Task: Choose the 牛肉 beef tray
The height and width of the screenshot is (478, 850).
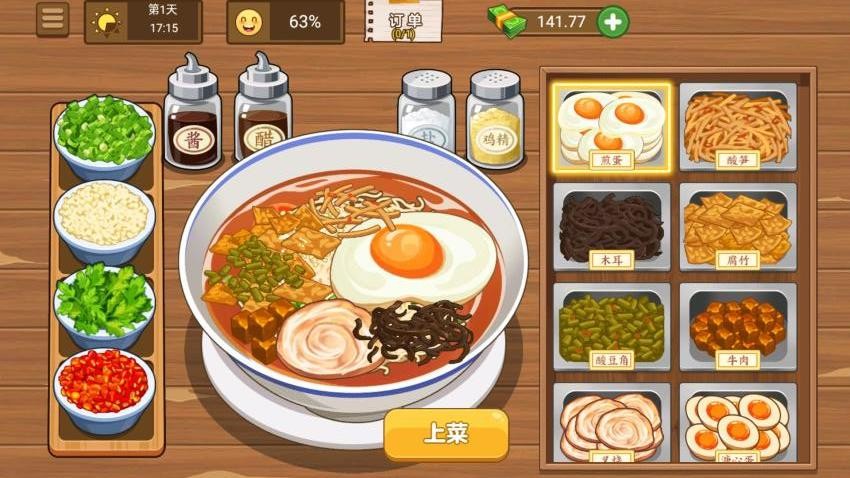Action: (x=738, y=327)
